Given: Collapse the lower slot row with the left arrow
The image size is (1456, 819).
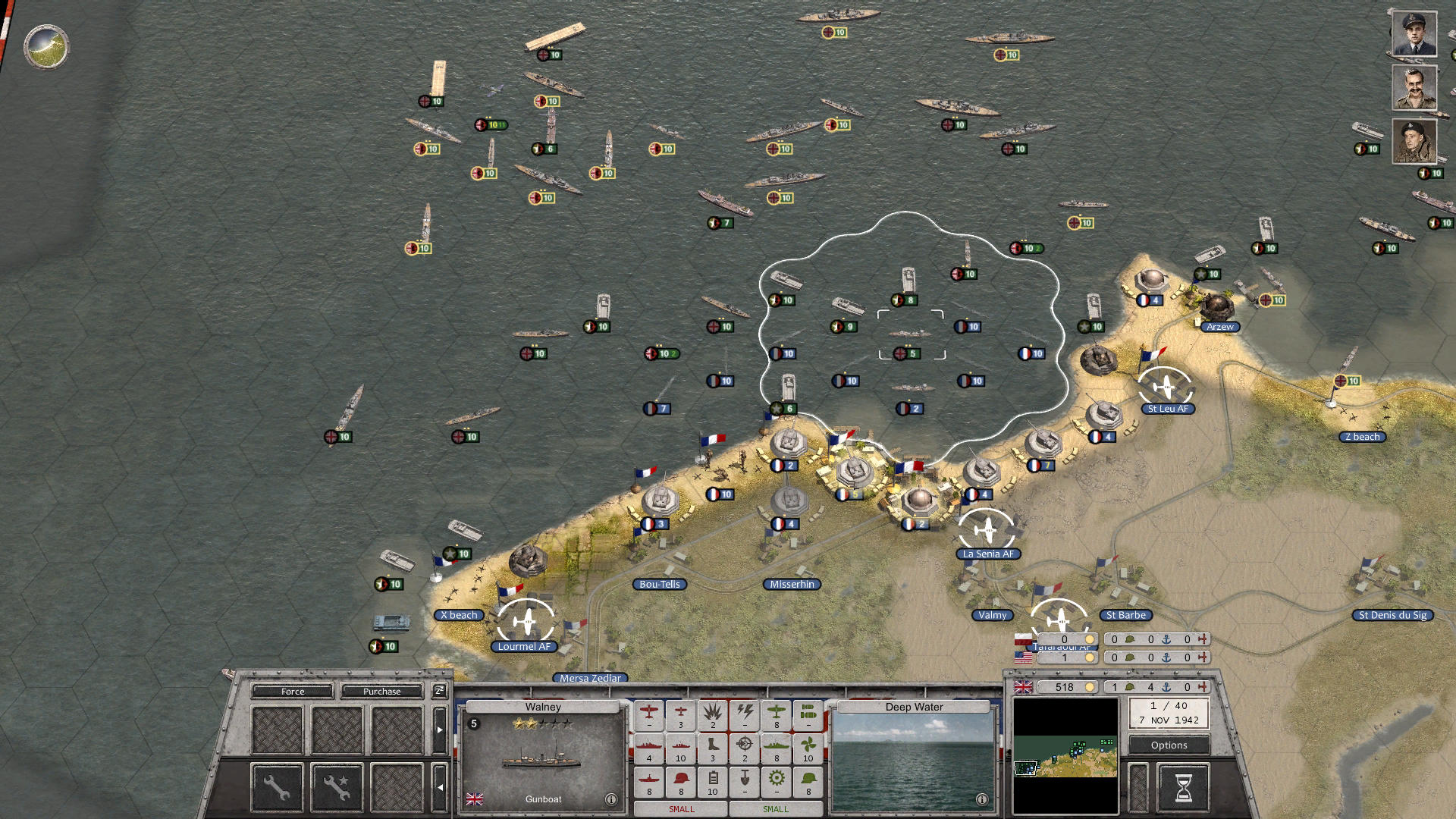Looking at the screenshot, I should click(440, 786).
